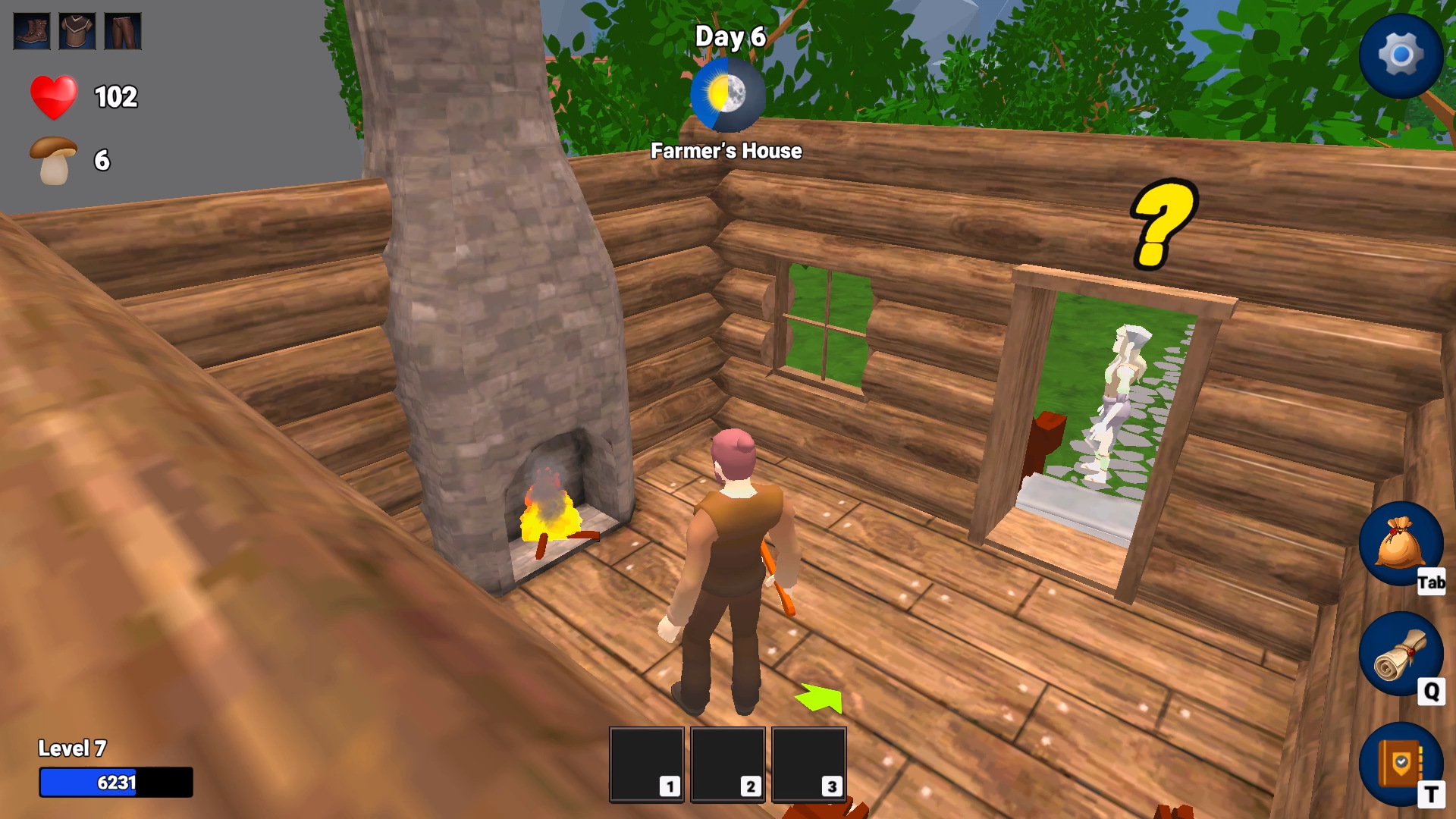Select hotbar slot 1
The image size is (1456, 819).
646,764
